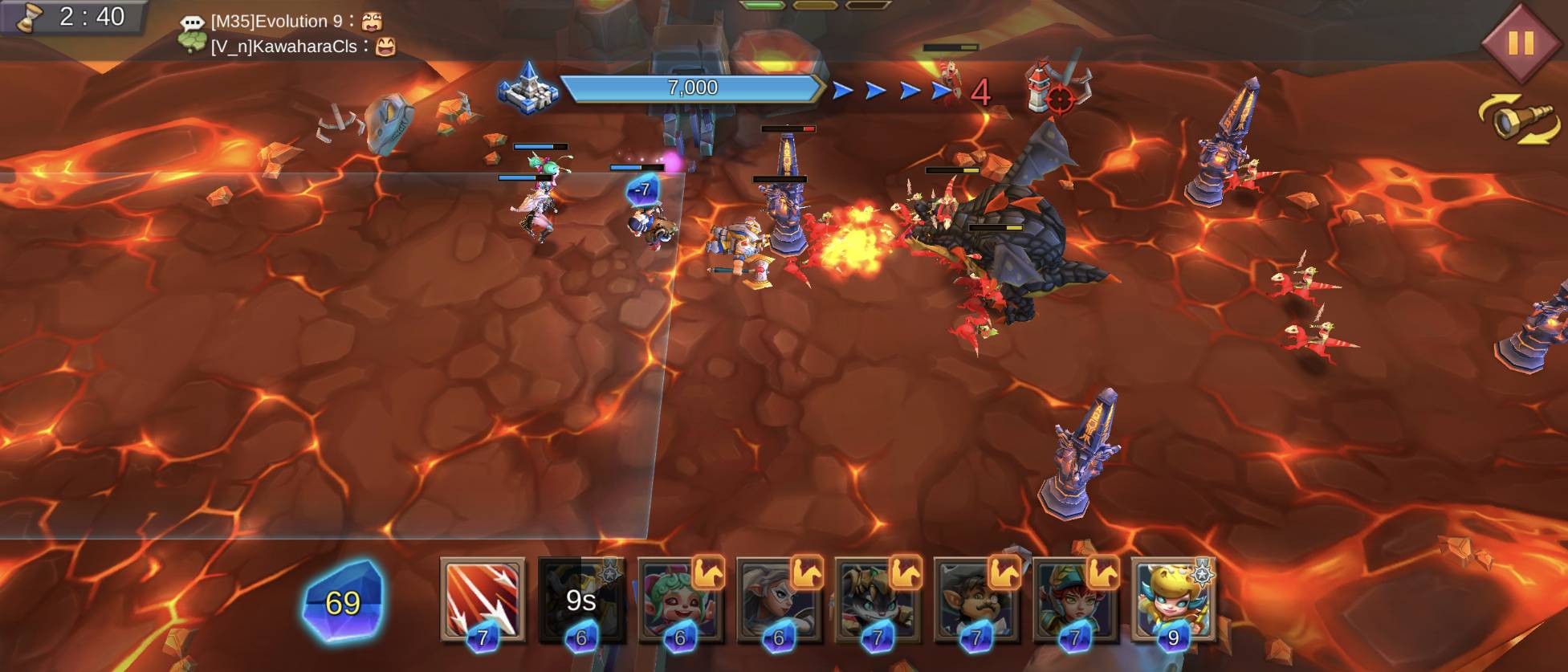Viewport: 1568px width, 672px height.
Task: Cast the red arrow volley skill
Action: 483,600
